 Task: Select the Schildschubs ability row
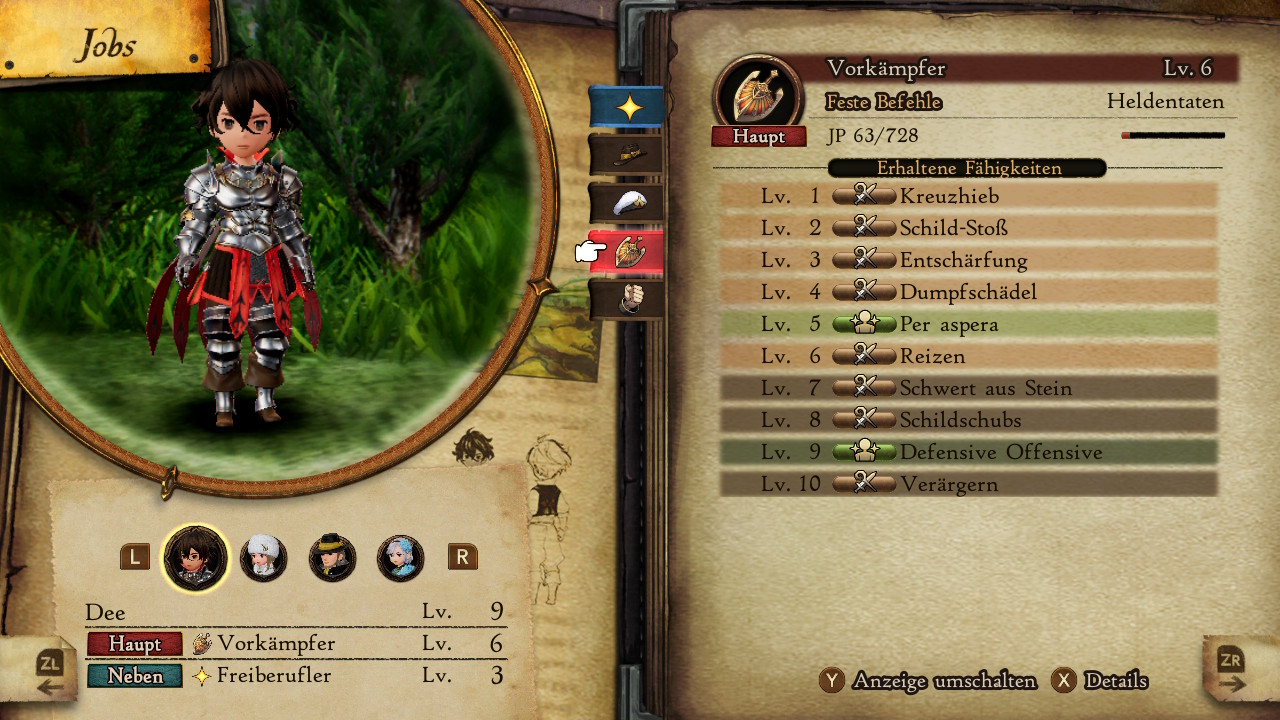pyautogui.click(x=968, y=420)
